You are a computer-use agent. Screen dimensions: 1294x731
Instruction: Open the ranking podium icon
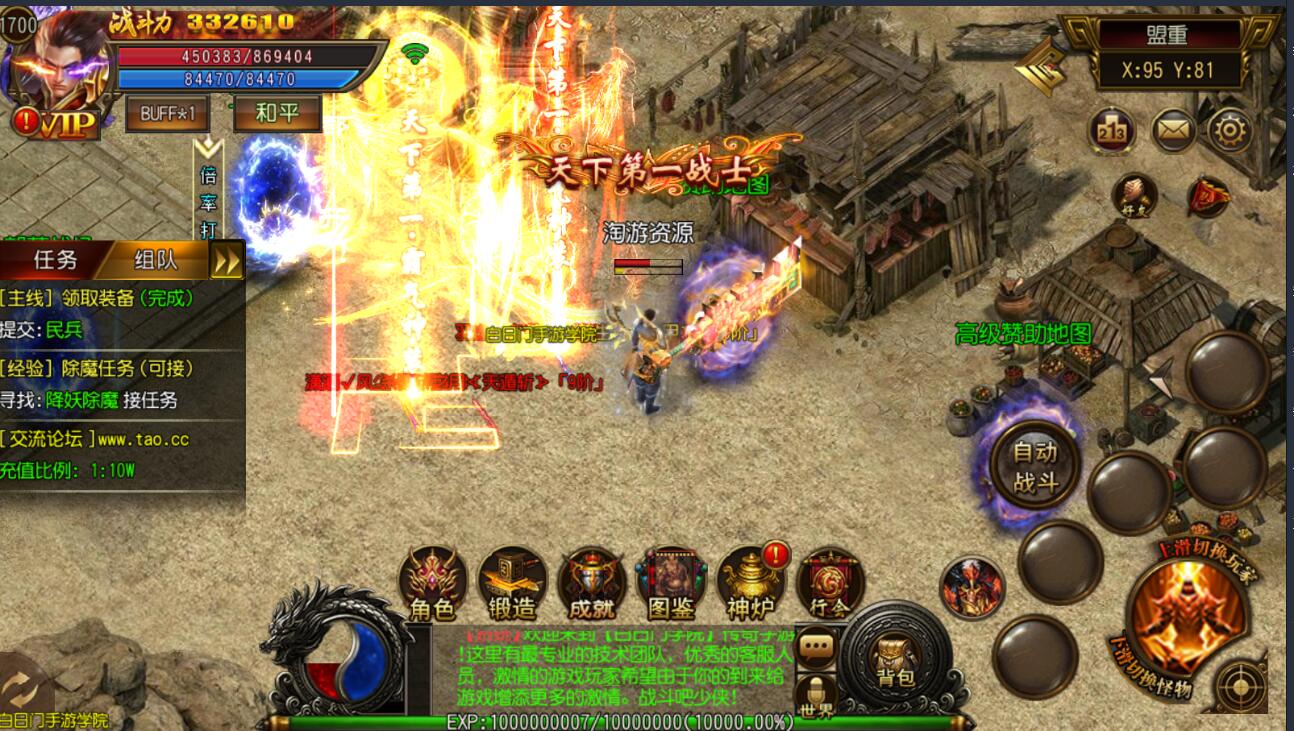pos(1112,130)
